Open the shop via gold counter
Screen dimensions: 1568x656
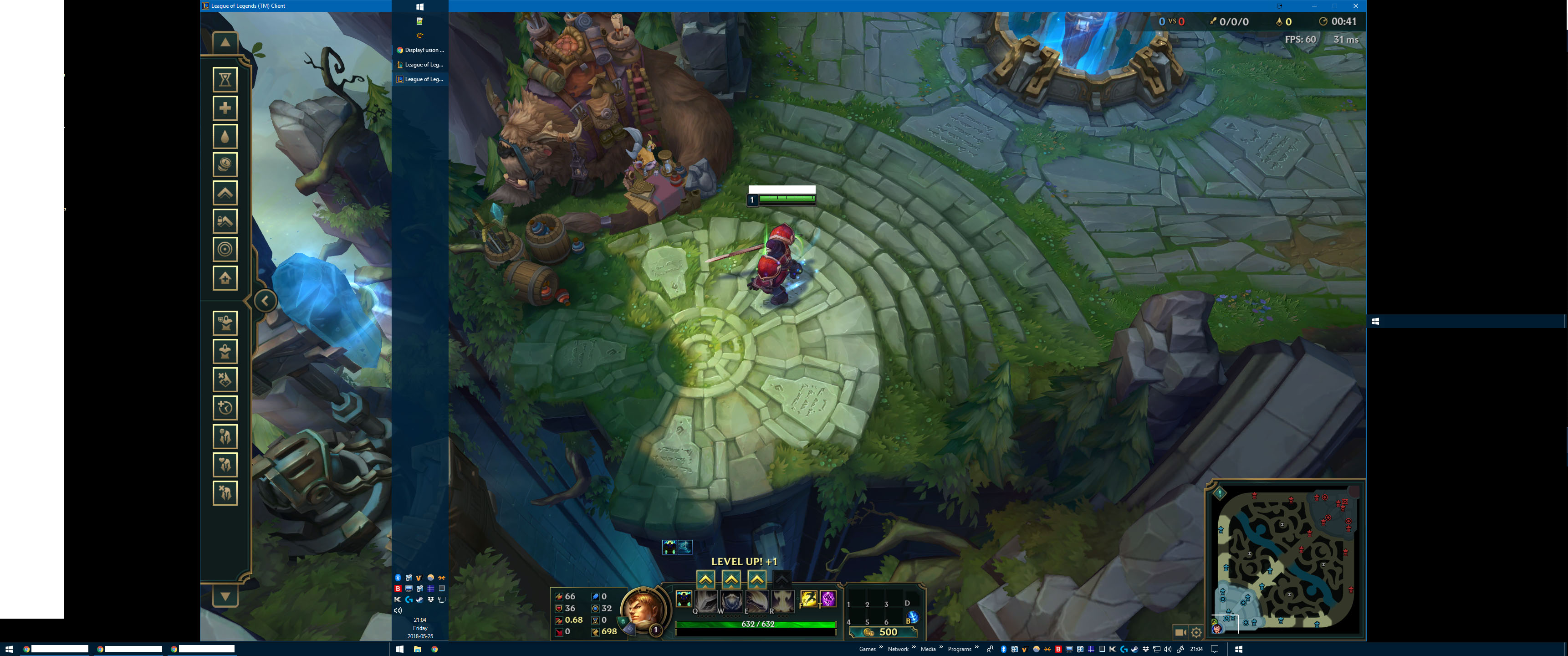pos(883,632)
